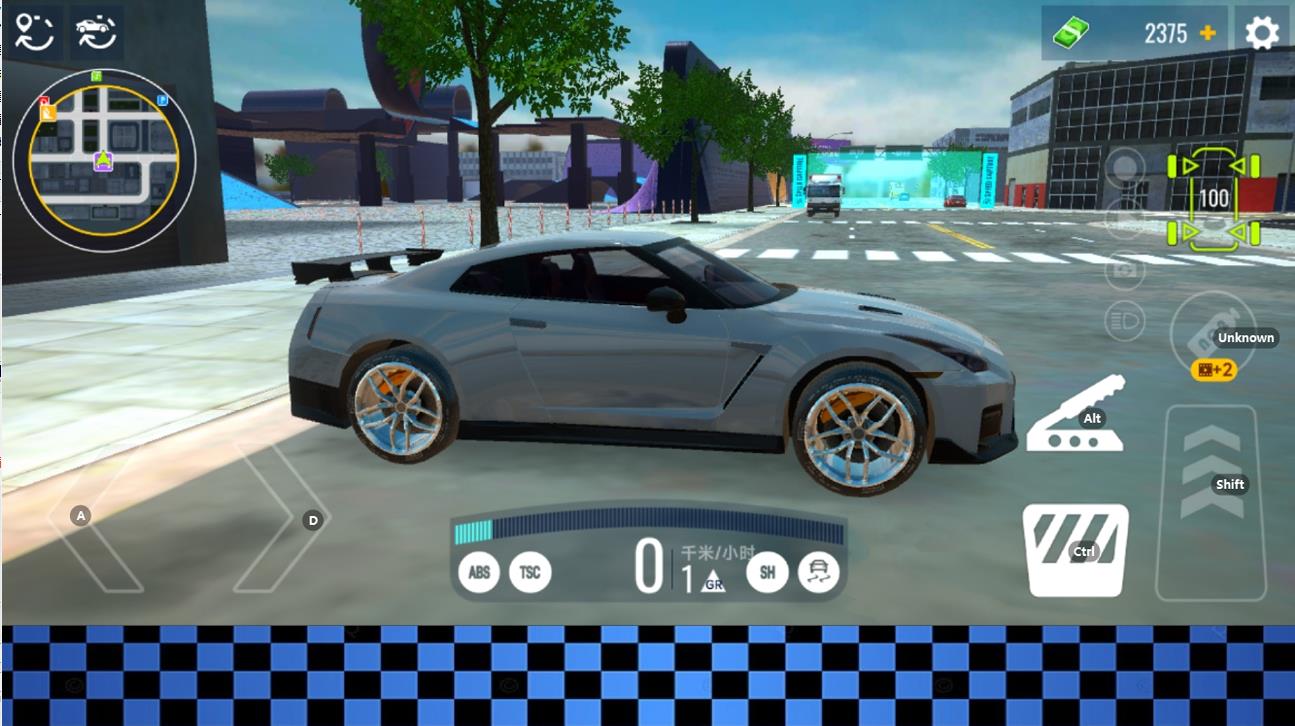Select the gear shift indicator

pos(702,579)
